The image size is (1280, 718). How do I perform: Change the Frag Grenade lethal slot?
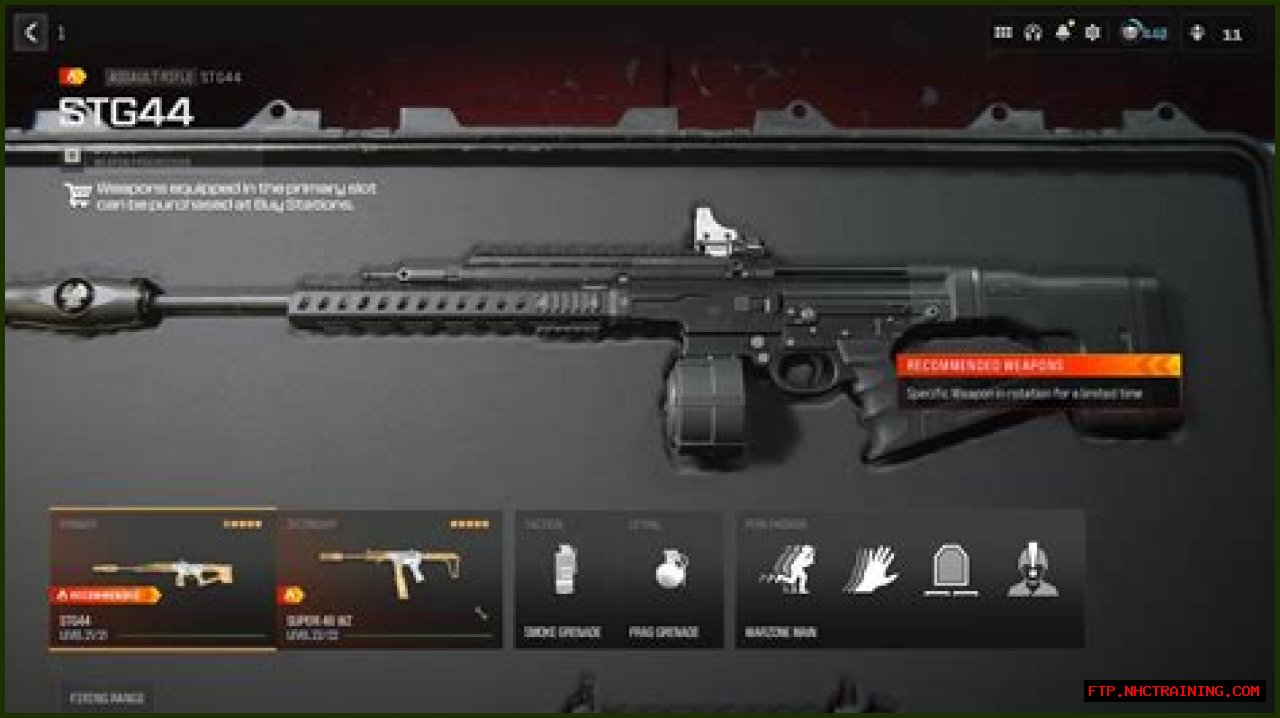pos(671,580)
